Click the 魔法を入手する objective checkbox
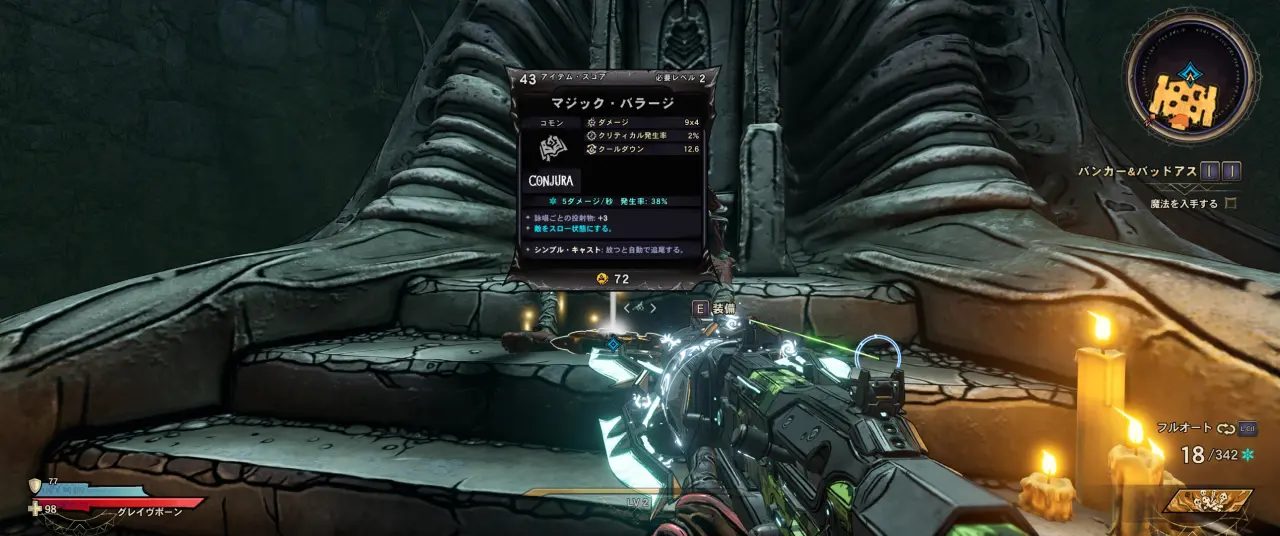The height and width of the screenshot is (536, 1280). [x=1231, y=204]
